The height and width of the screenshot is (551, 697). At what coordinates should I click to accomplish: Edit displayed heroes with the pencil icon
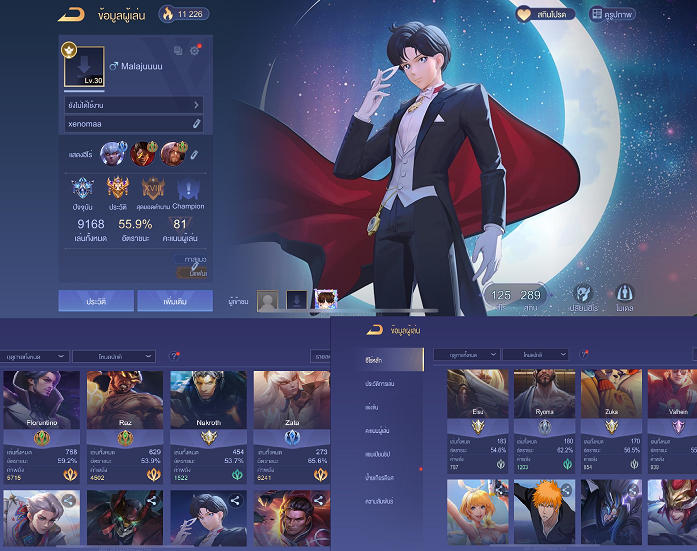tap(194, 155)
